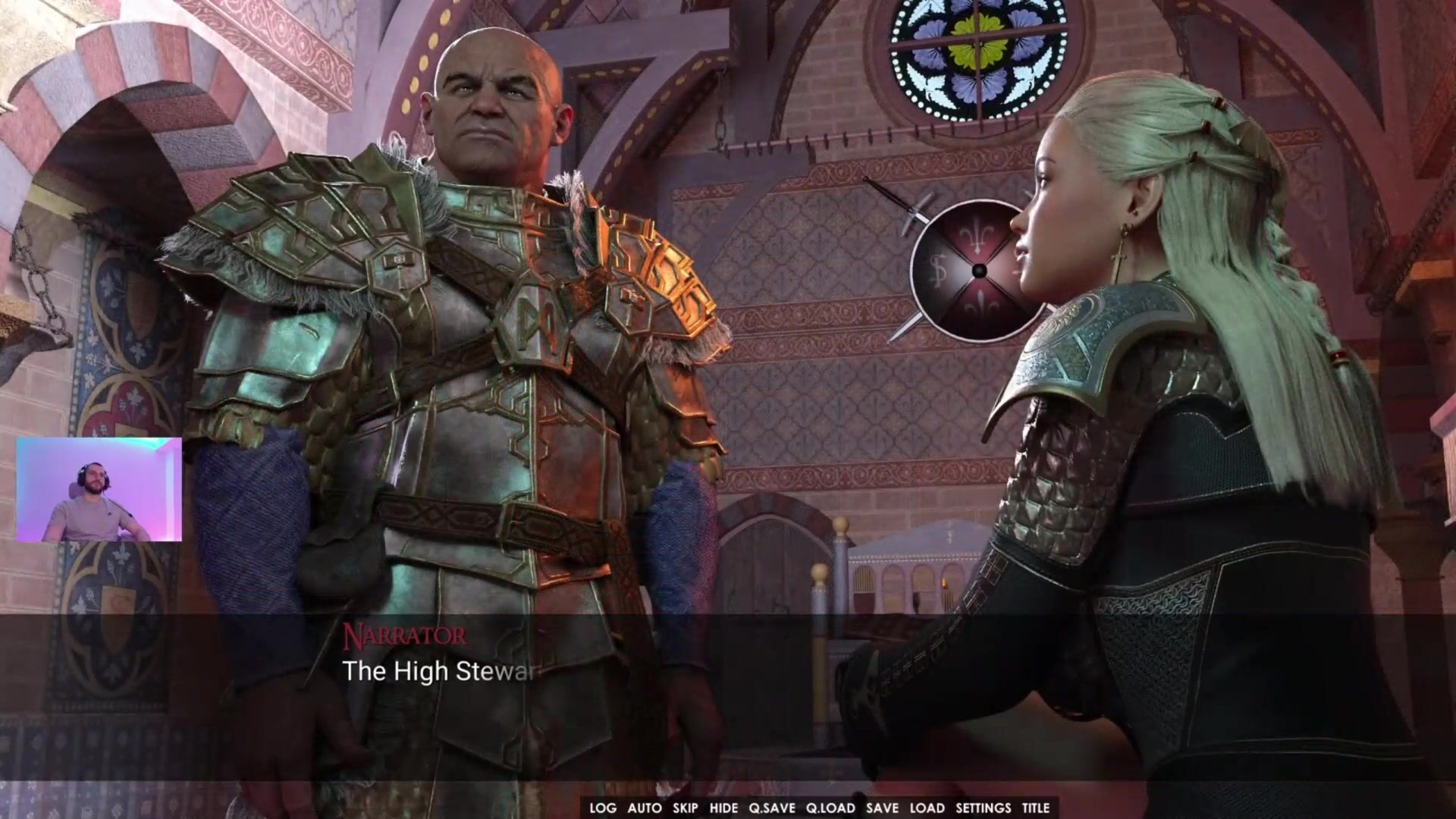Choose Q.LOAD to quick load
The image size is (1456, 819).
(x=830, y=808)
